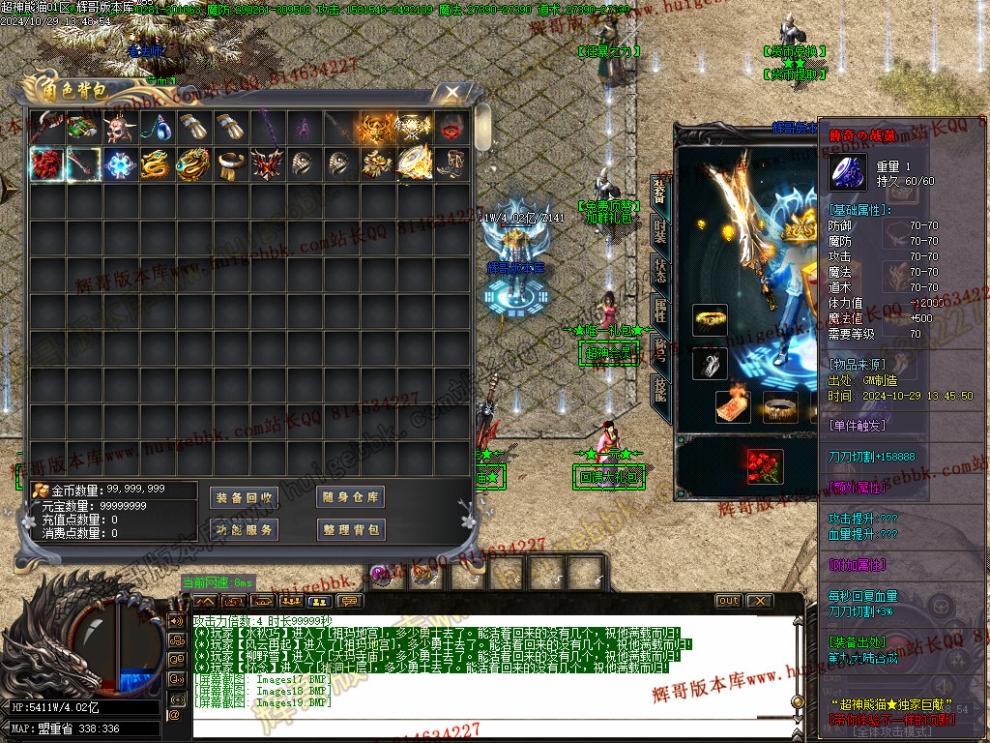Viewport: 990px width, 743px height.
Task: Select the red winged armor item
Action: pos(268,164)
